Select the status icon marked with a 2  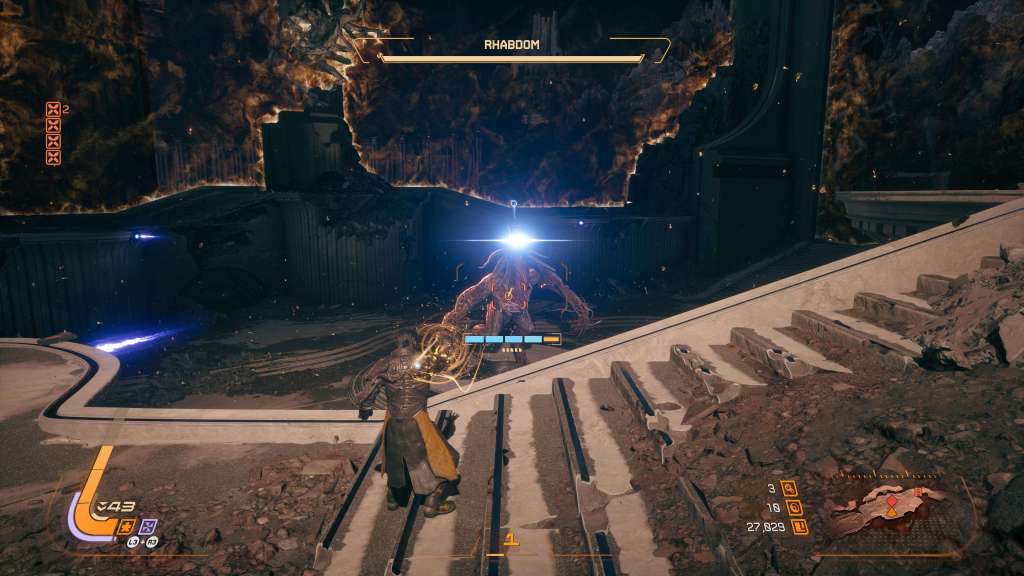(x=53, y=111)
